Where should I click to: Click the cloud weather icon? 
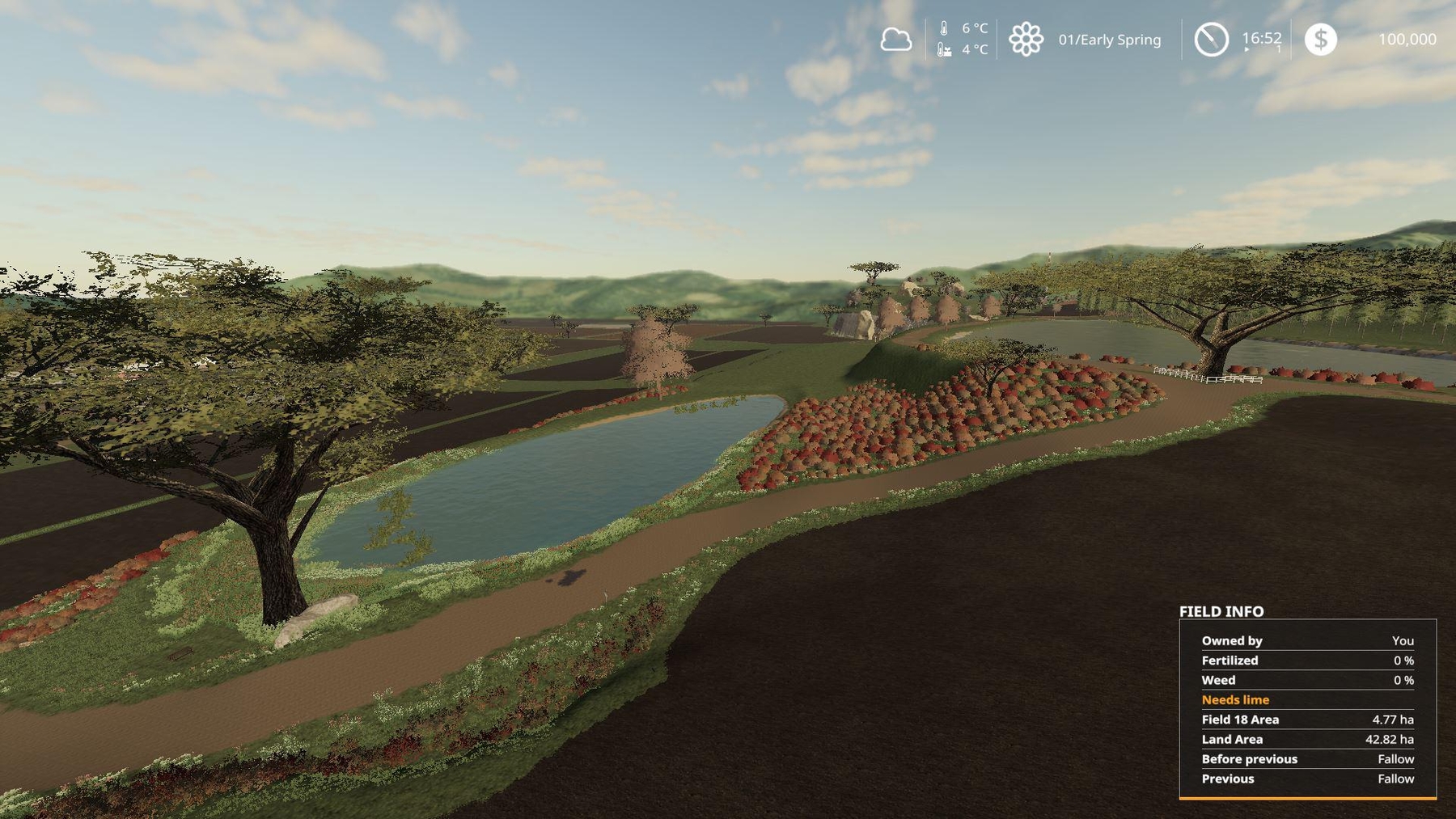[x=895, y=39]
